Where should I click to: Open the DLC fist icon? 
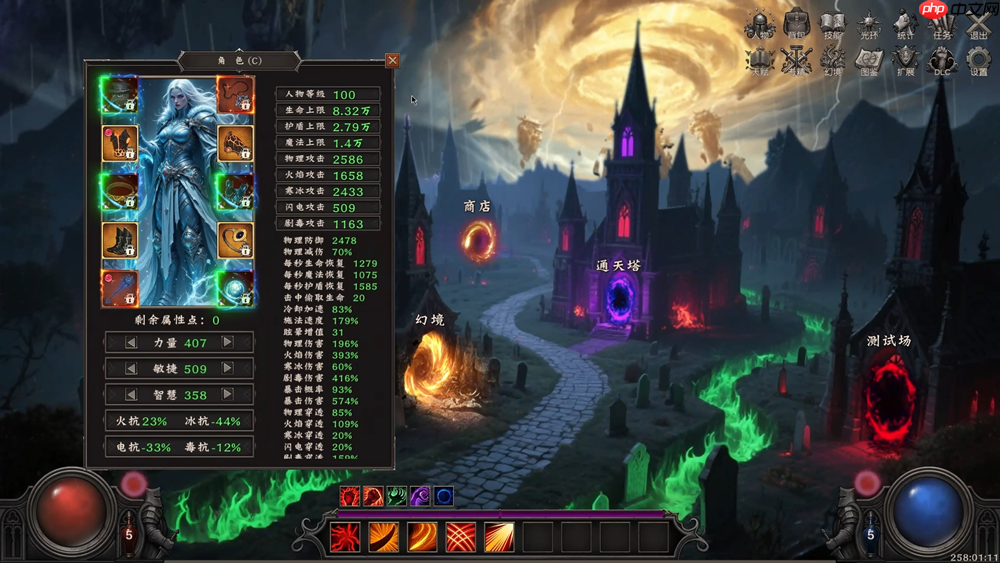coord(942,62)
